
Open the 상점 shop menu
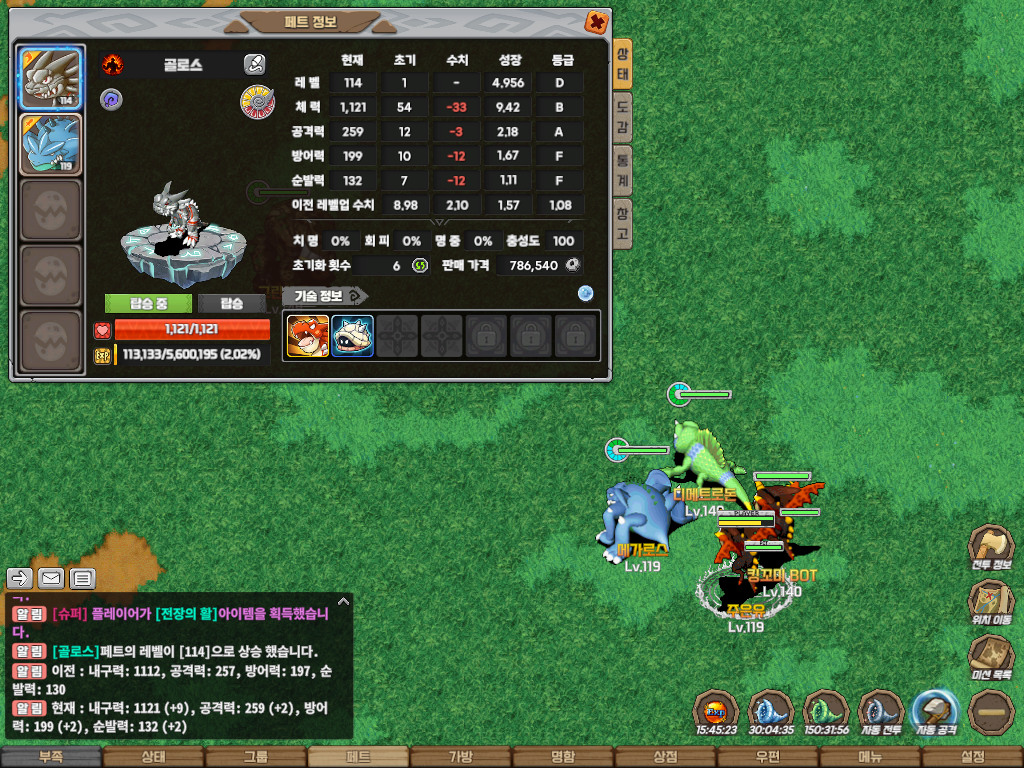coord(665,757)
